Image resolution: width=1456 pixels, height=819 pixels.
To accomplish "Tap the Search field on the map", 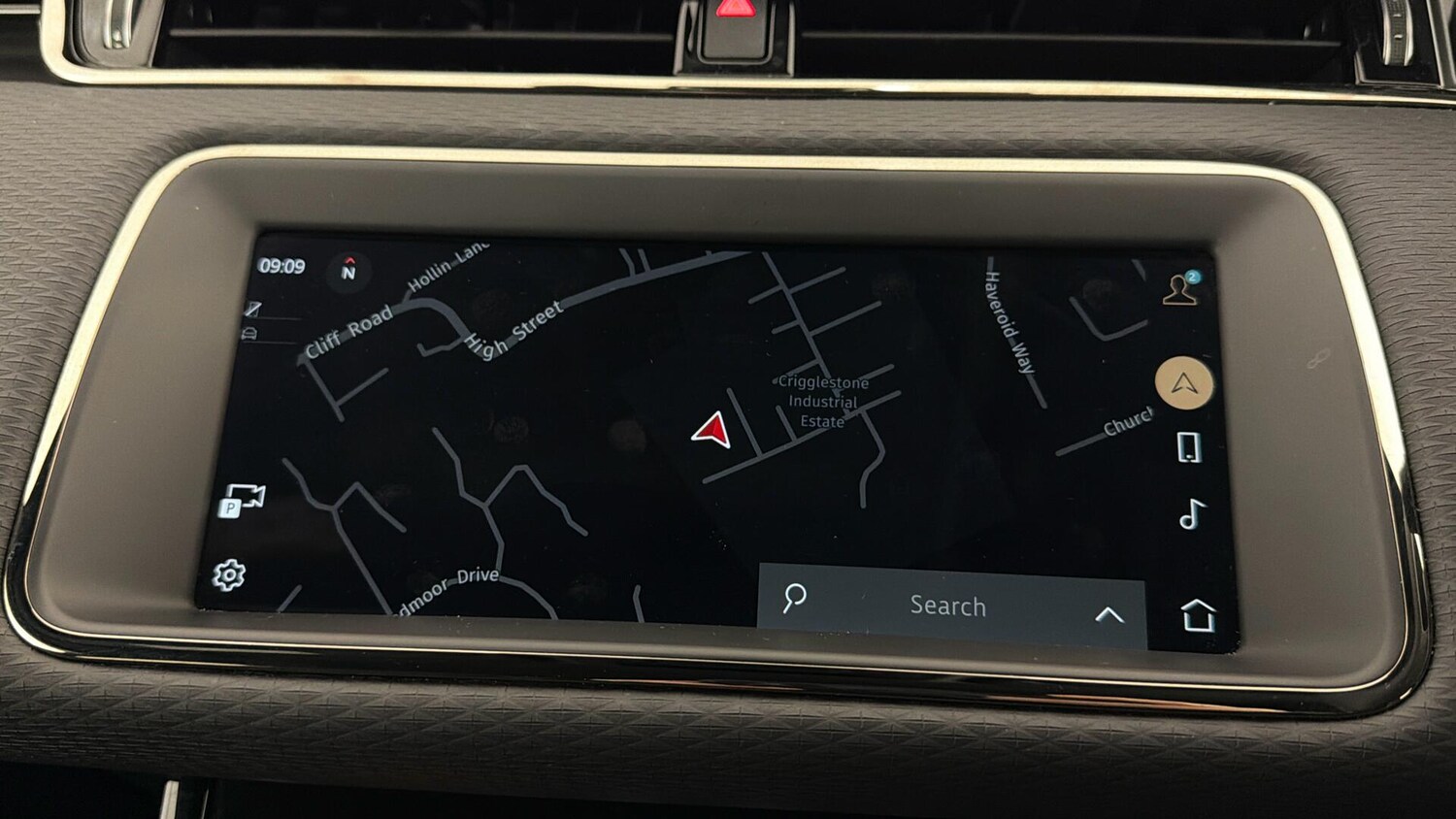I will click(946, 606).
